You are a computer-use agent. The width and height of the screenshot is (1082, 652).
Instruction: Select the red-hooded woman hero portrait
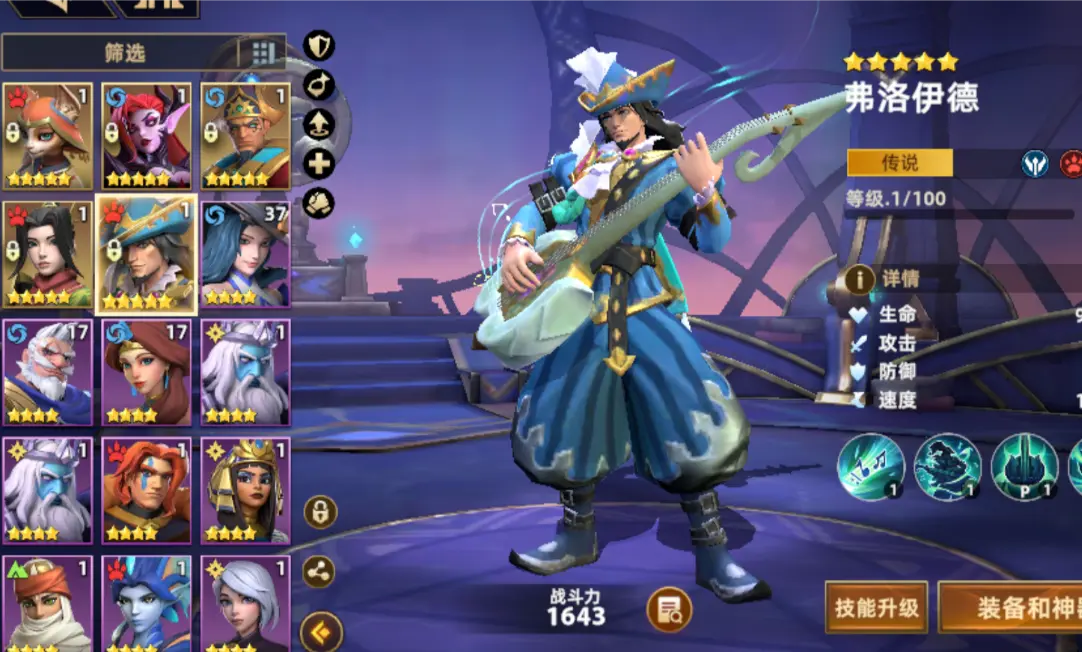click(147, 372)
